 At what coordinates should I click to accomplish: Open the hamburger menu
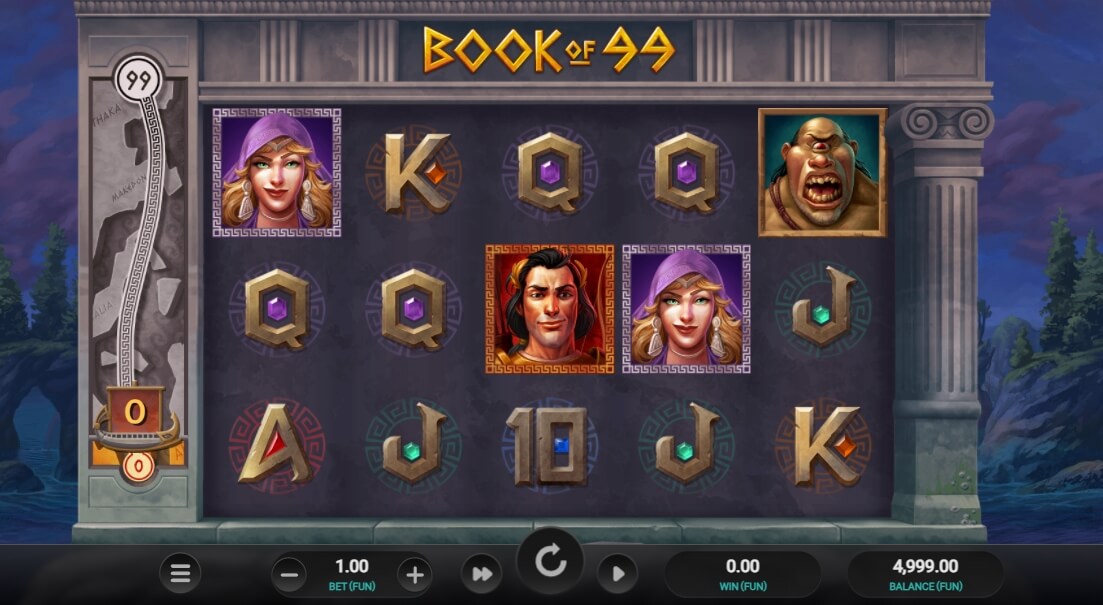point(180,573)
